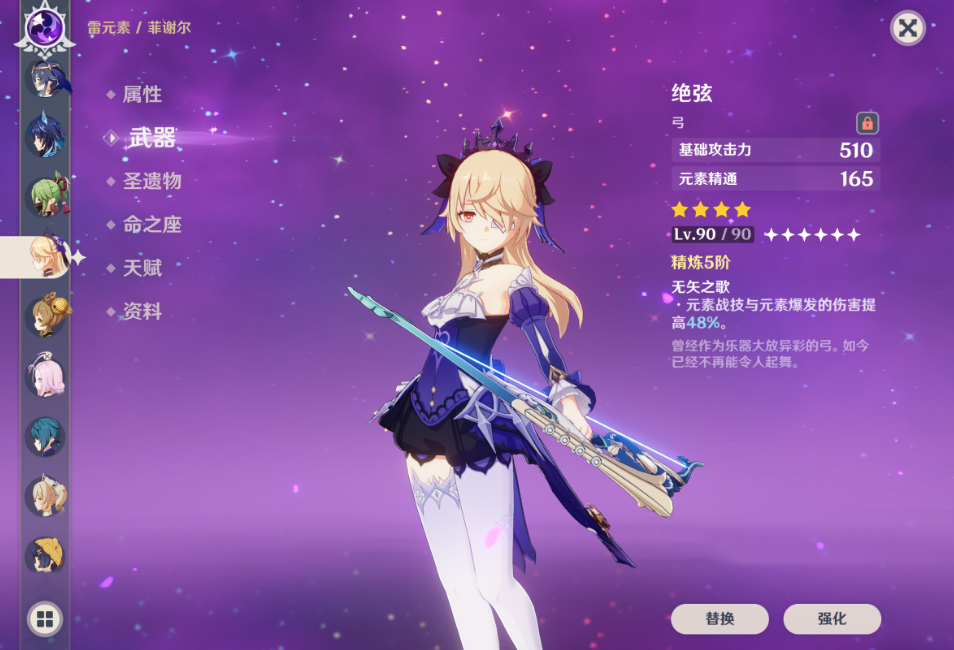
Task: Select the currently highlighted Fischl portrait
Action: click(x=45, y=256)
